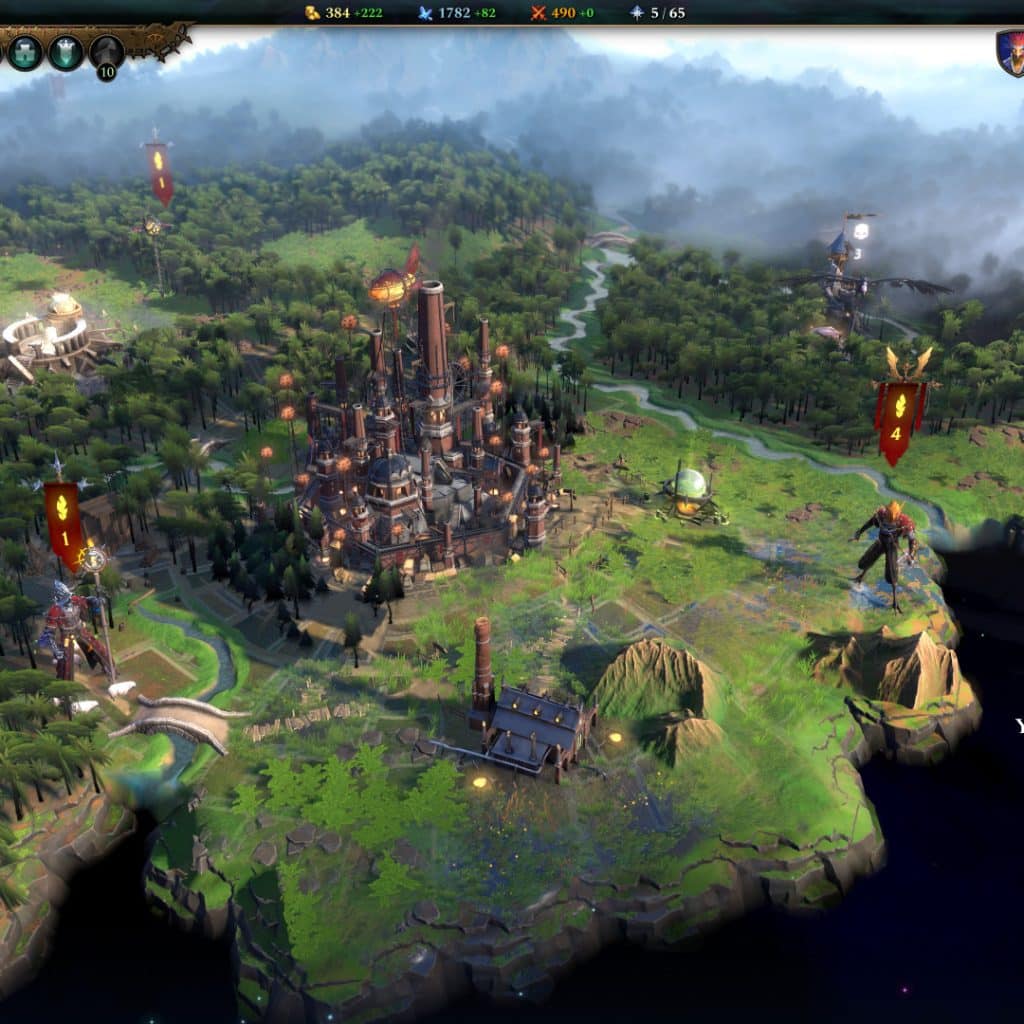This screenshot has width=1024, height=1024.
Task: Select the red army banner numbered 4
Action: coord(896,421)
